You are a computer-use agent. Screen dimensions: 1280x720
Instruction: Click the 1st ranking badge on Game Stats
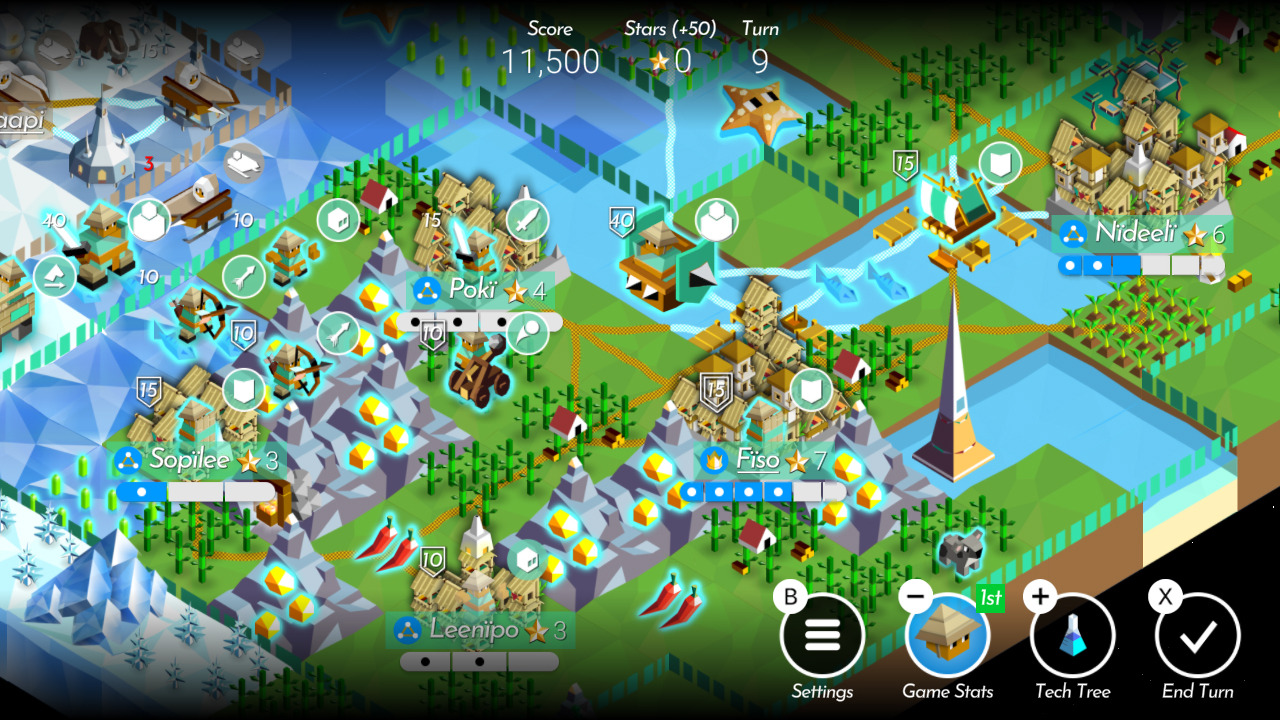[x=988, y=598]
